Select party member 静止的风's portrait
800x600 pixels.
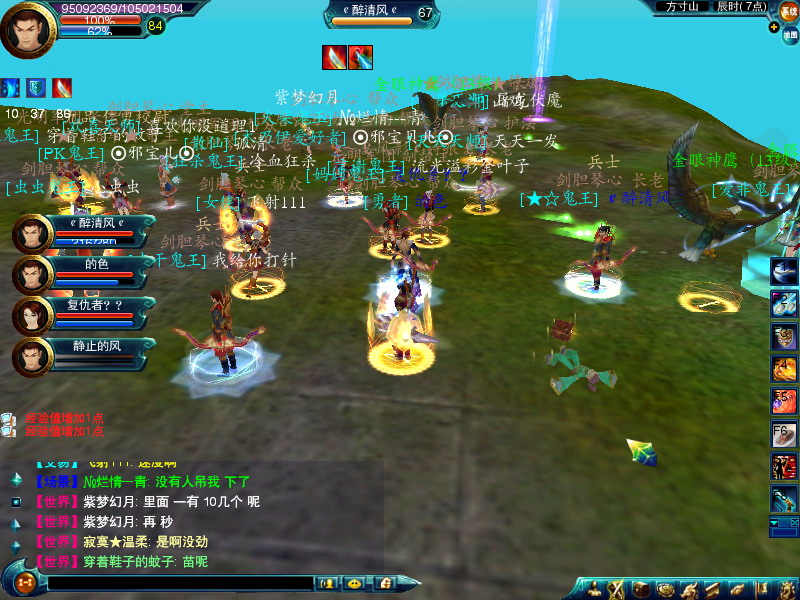point(32,357)
